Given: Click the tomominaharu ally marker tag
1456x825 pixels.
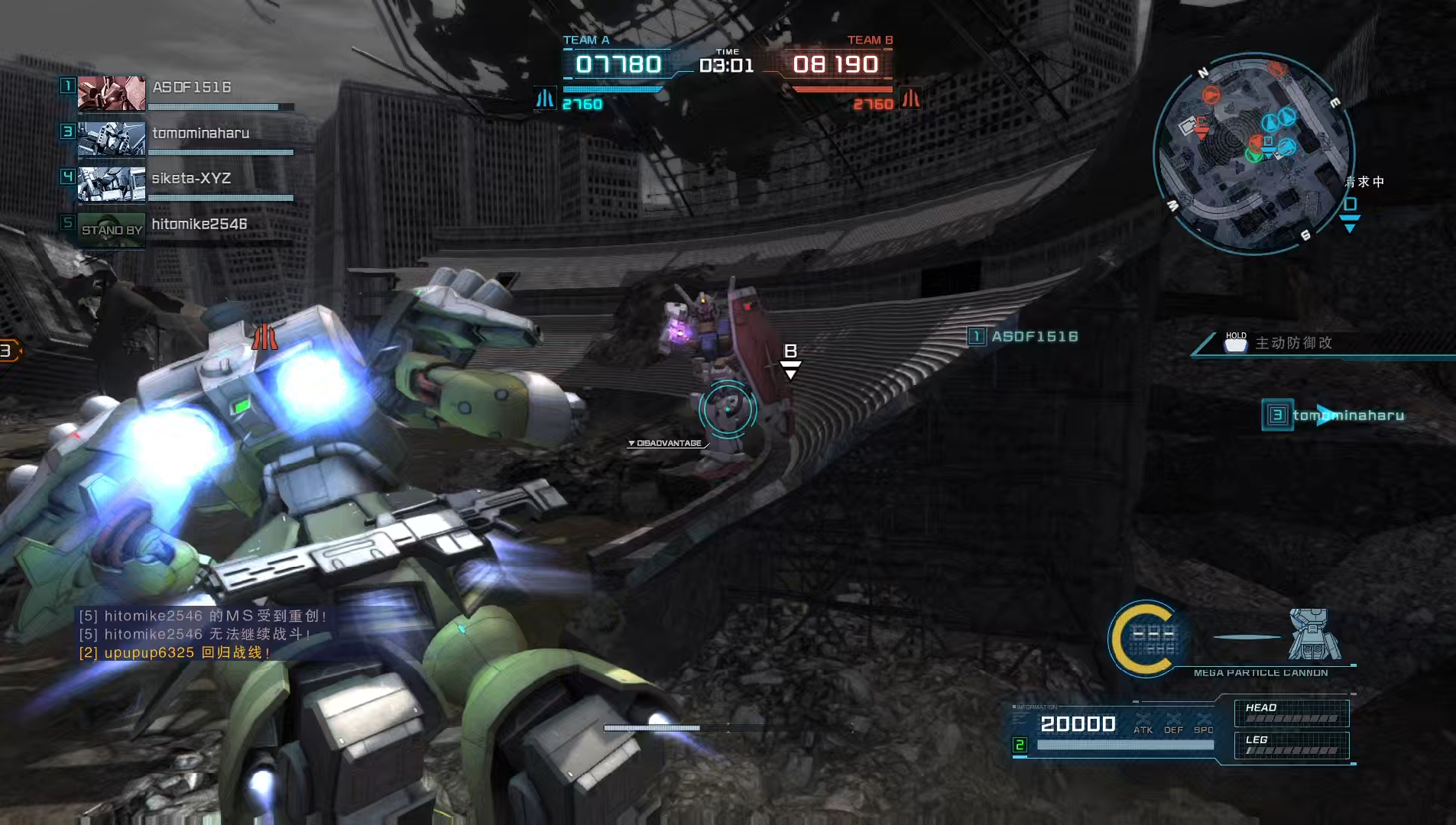Looking at the screenshot, I should click(1334, 416).
